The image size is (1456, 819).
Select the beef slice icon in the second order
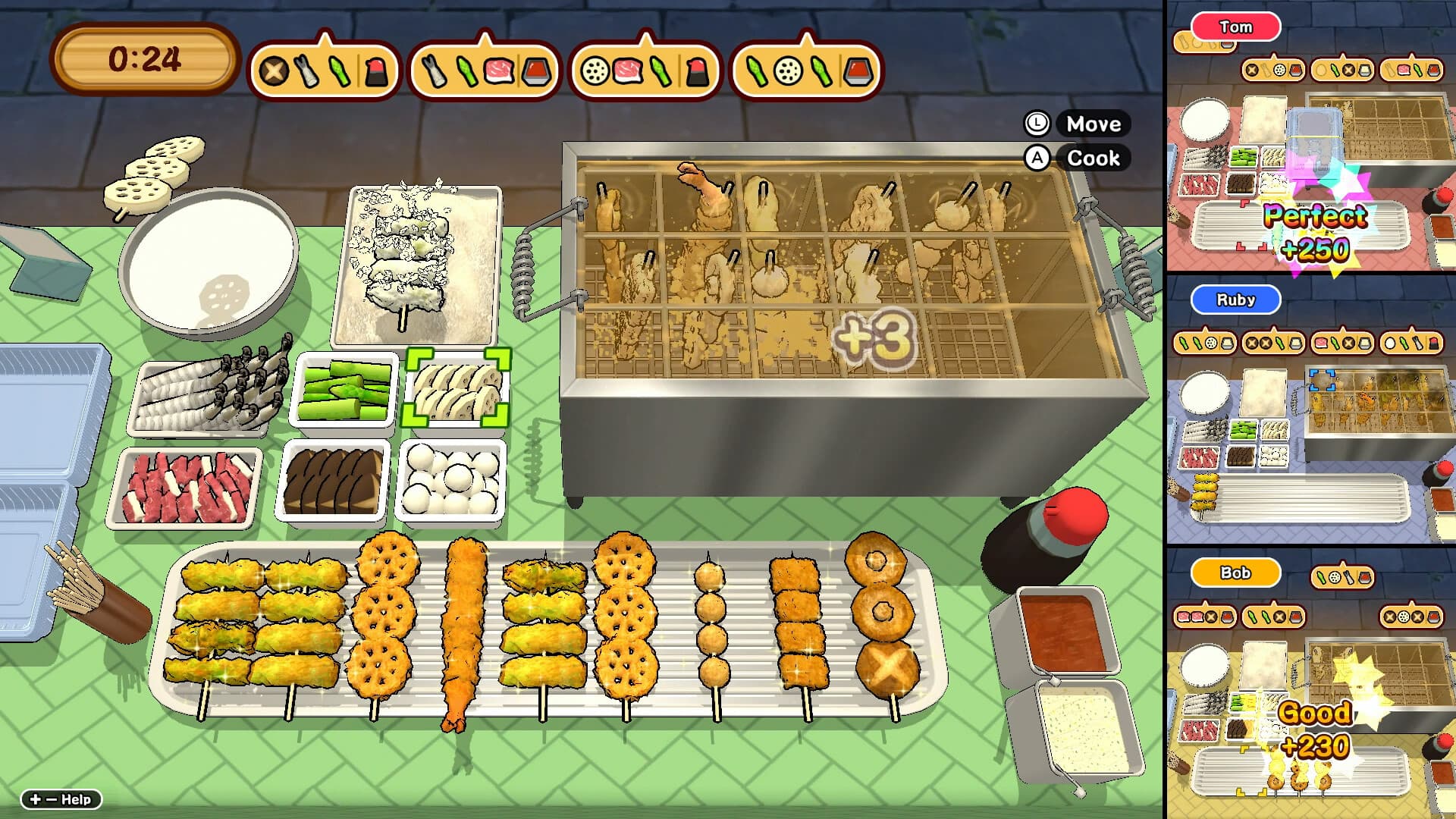coord(500,68)
